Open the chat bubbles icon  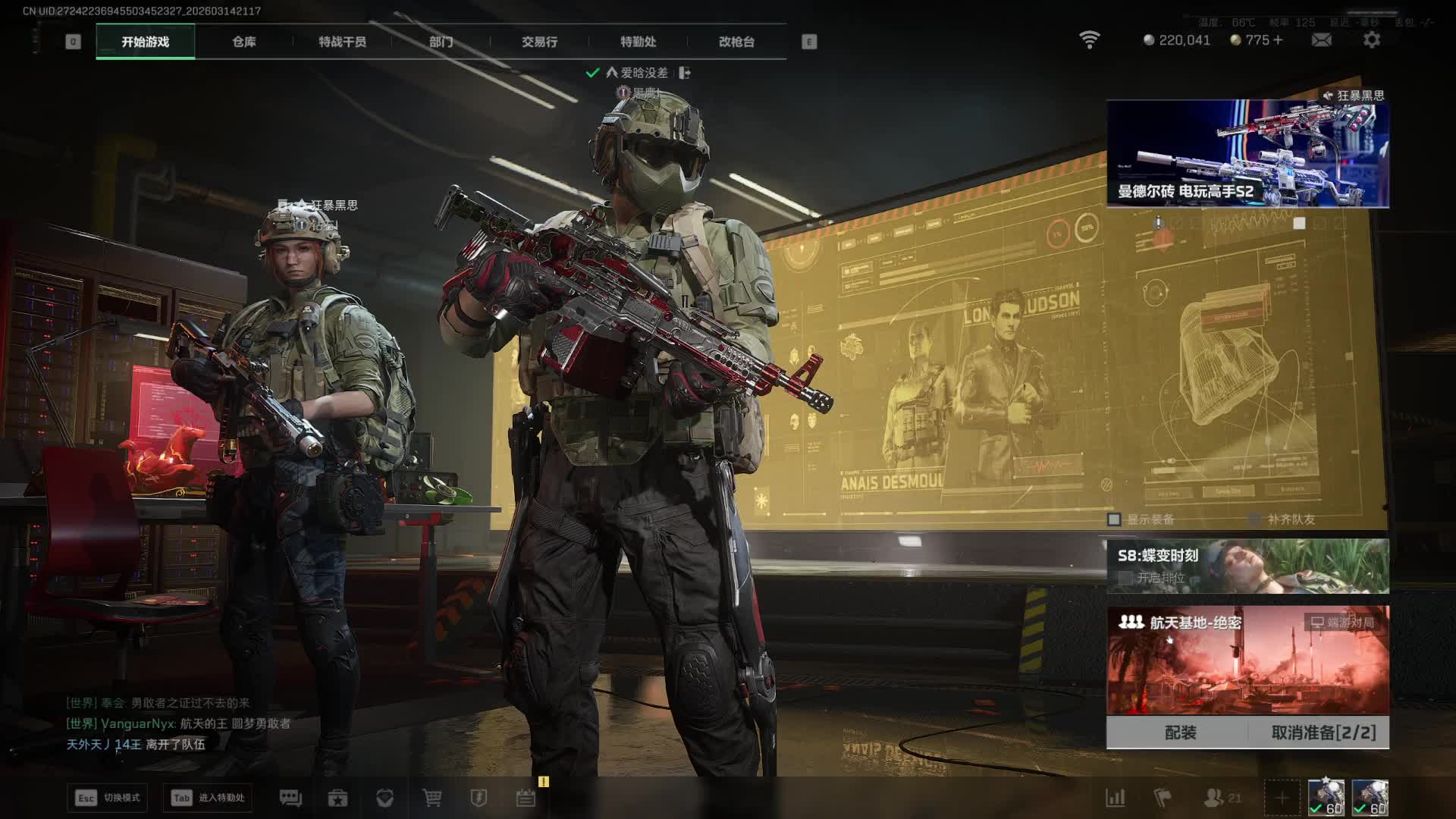tap(290, 798)
